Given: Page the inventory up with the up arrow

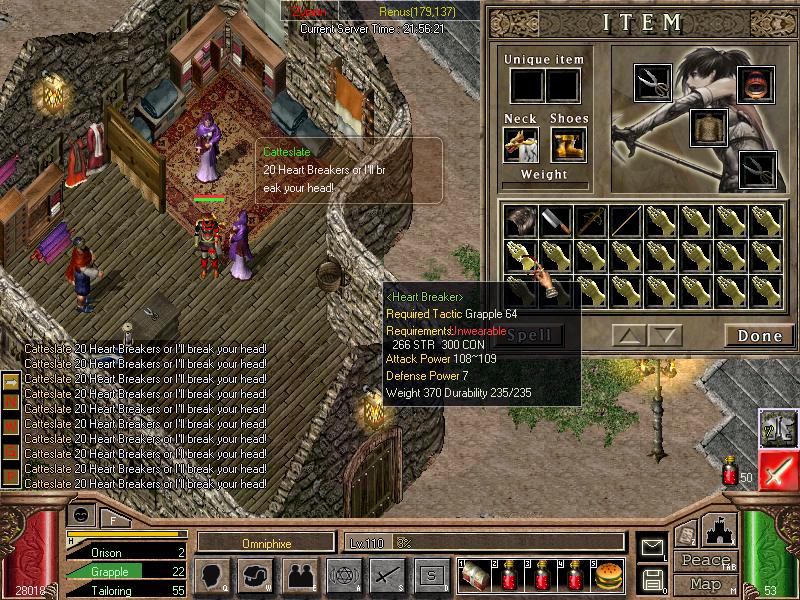Looking at the screenshot, I should [629, 336].
